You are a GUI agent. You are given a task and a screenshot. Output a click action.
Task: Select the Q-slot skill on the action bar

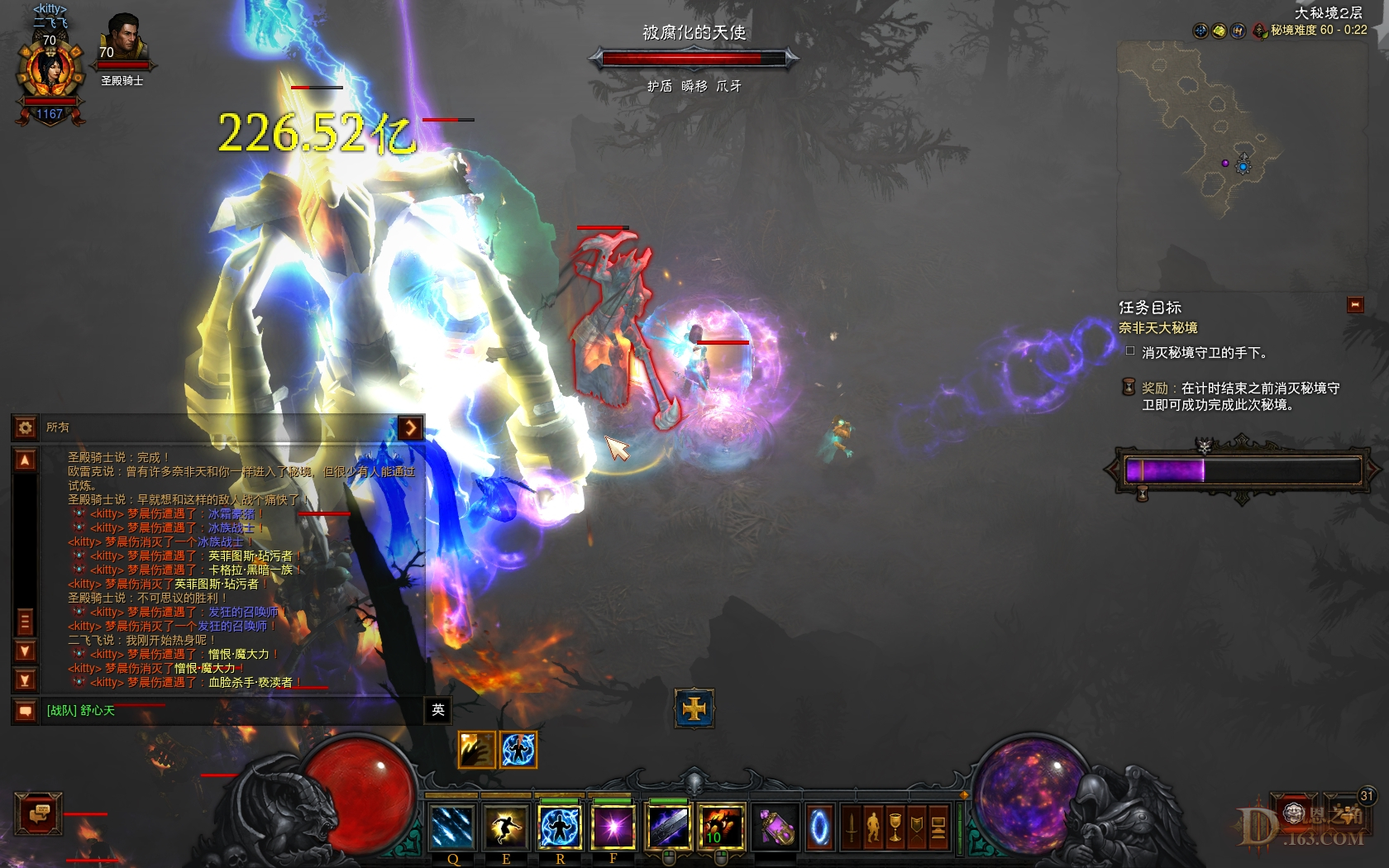(x=452, y=827)
